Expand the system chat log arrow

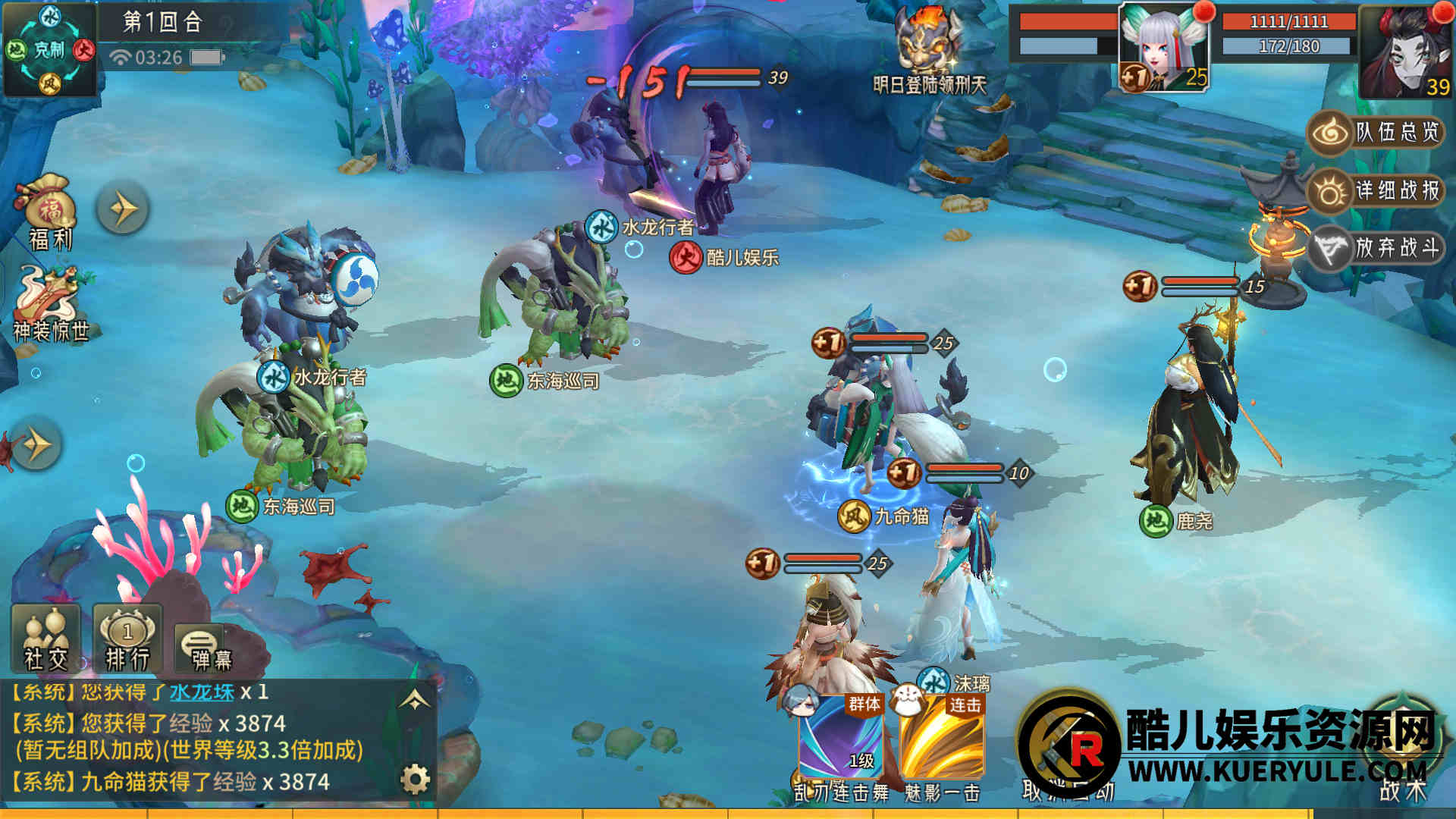coord(415,701)
